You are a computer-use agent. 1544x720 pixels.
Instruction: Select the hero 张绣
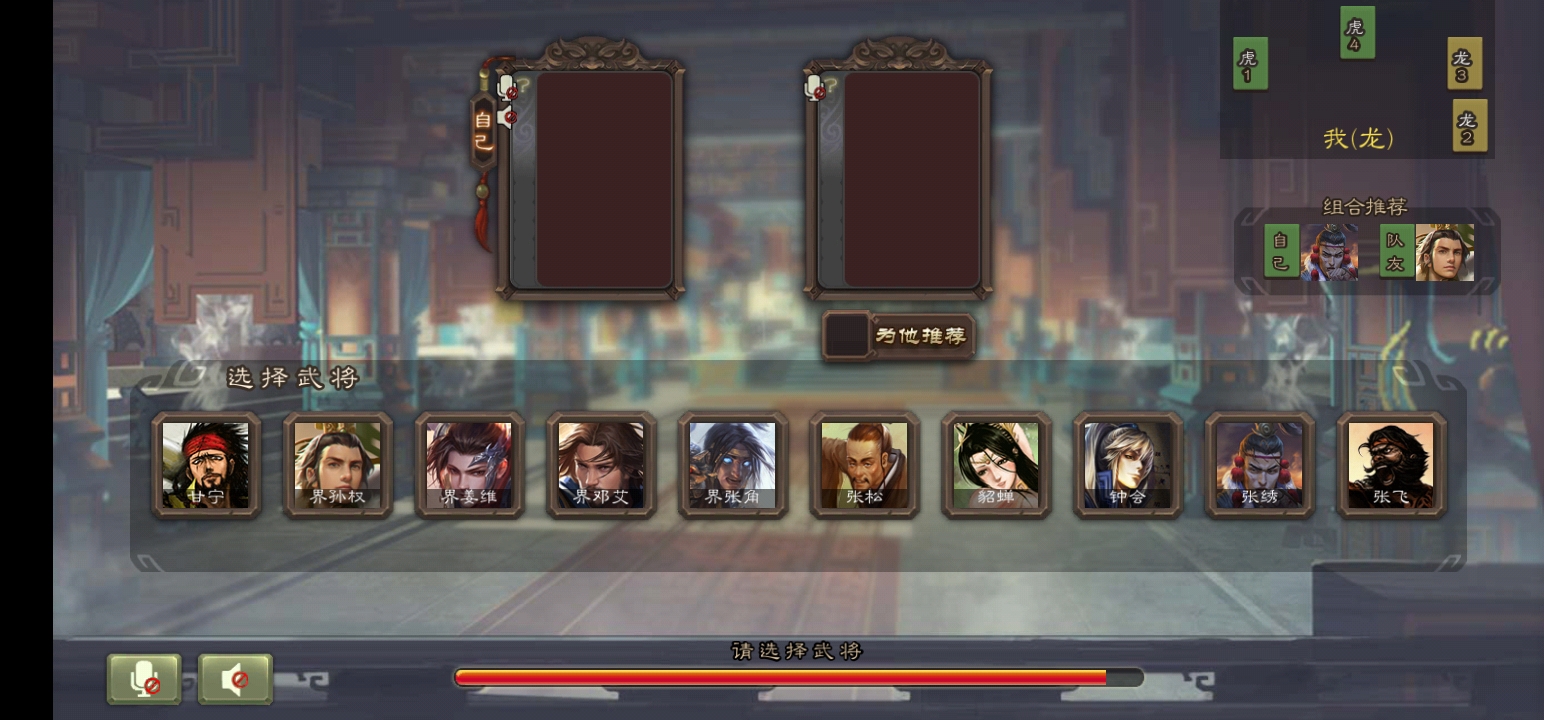point(1259,464)
